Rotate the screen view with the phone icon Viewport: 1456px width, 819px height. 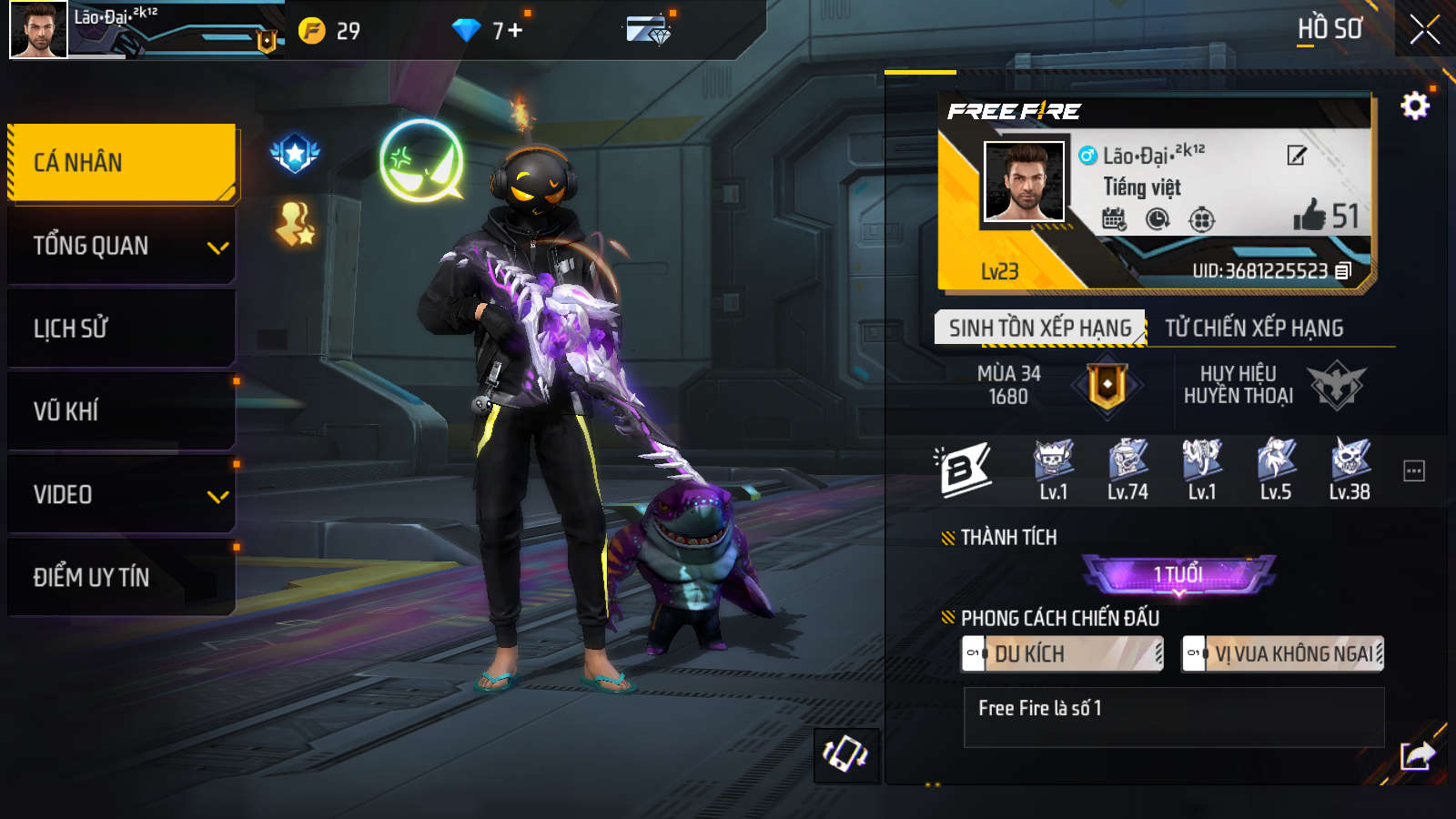[x=845, y=754]
